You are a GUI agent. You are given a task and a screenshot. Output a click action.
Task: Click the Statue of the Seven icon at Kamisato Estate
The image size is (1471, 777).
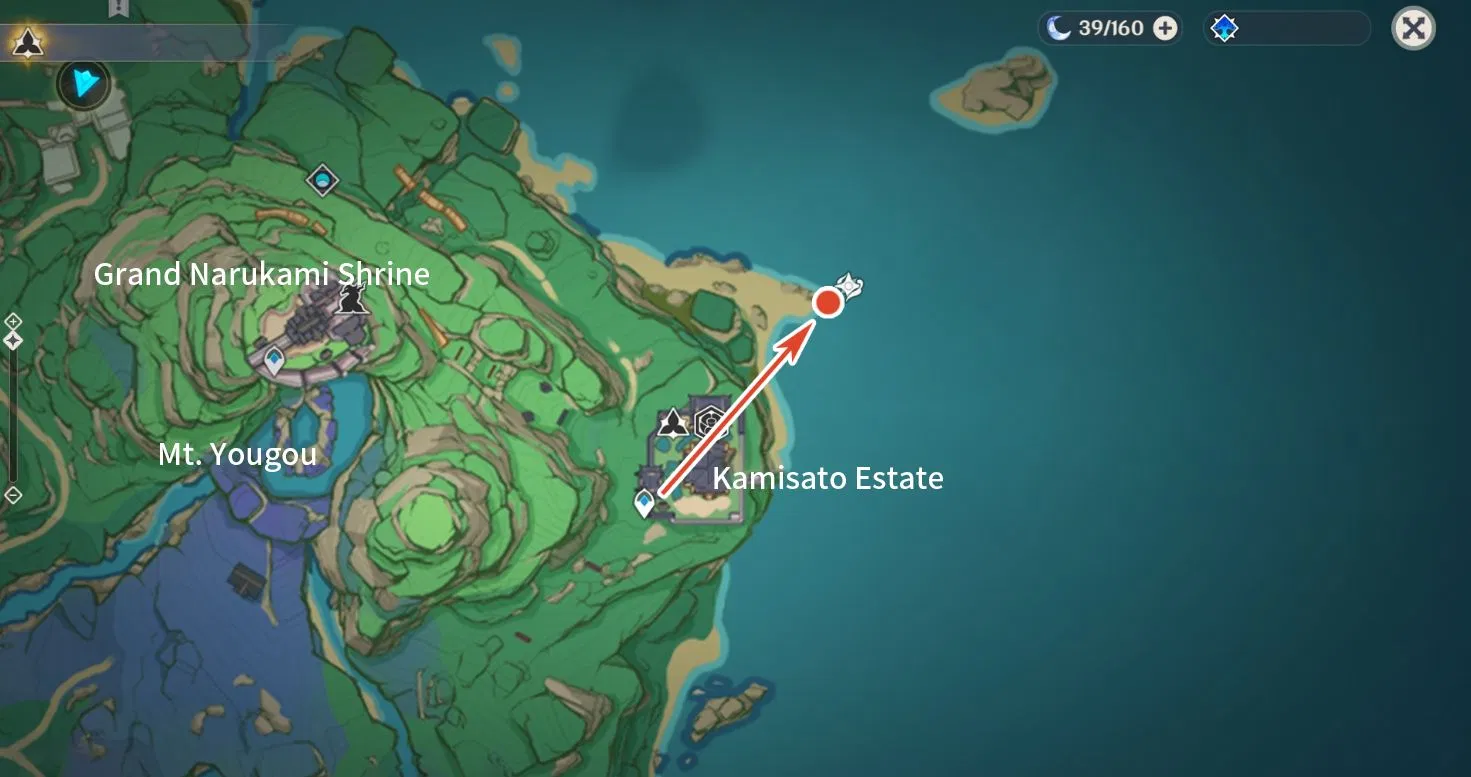pos(673,423)
